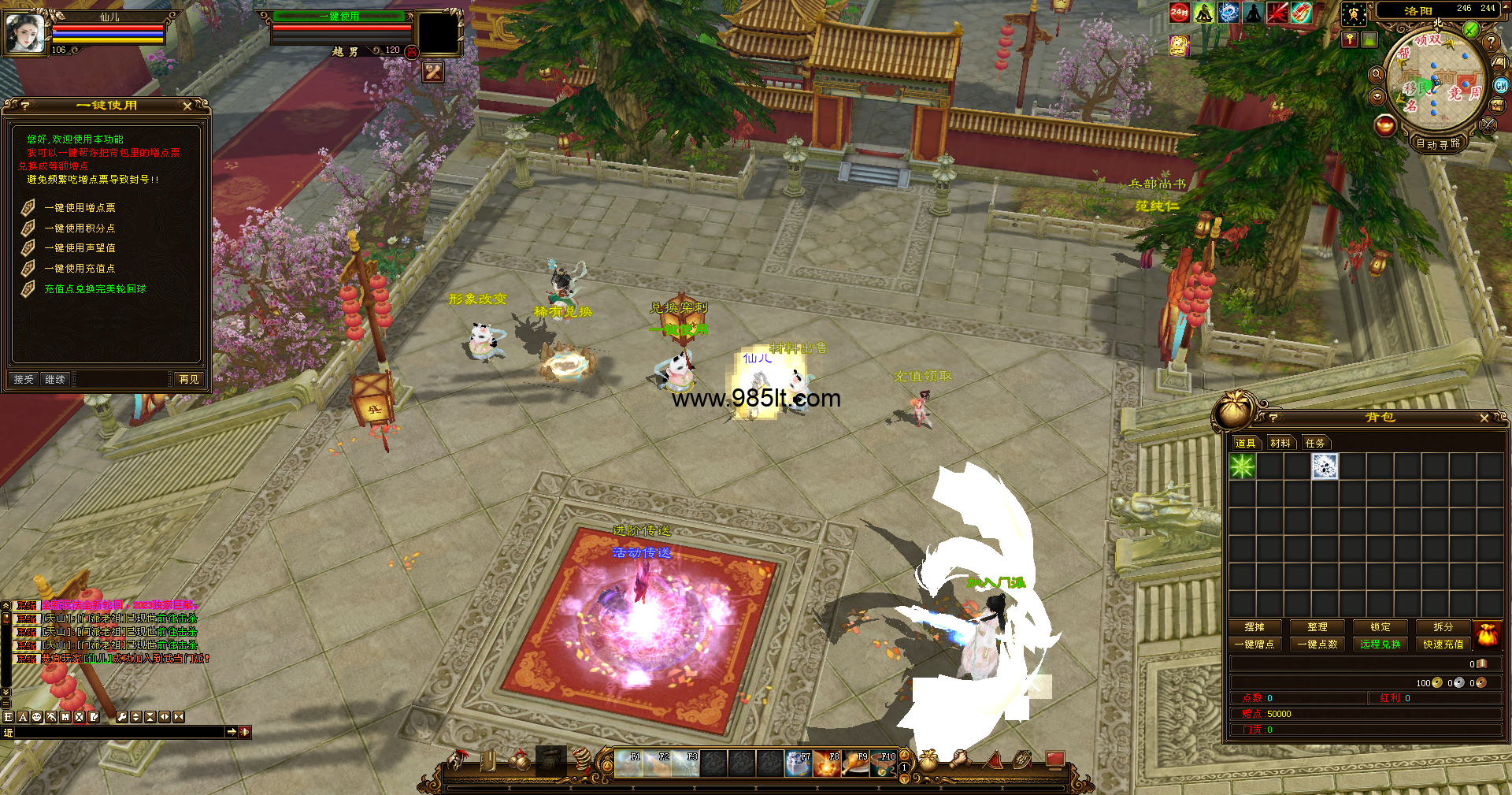
Task: Select the green starburst item slot
Action: pos(1243,466)
